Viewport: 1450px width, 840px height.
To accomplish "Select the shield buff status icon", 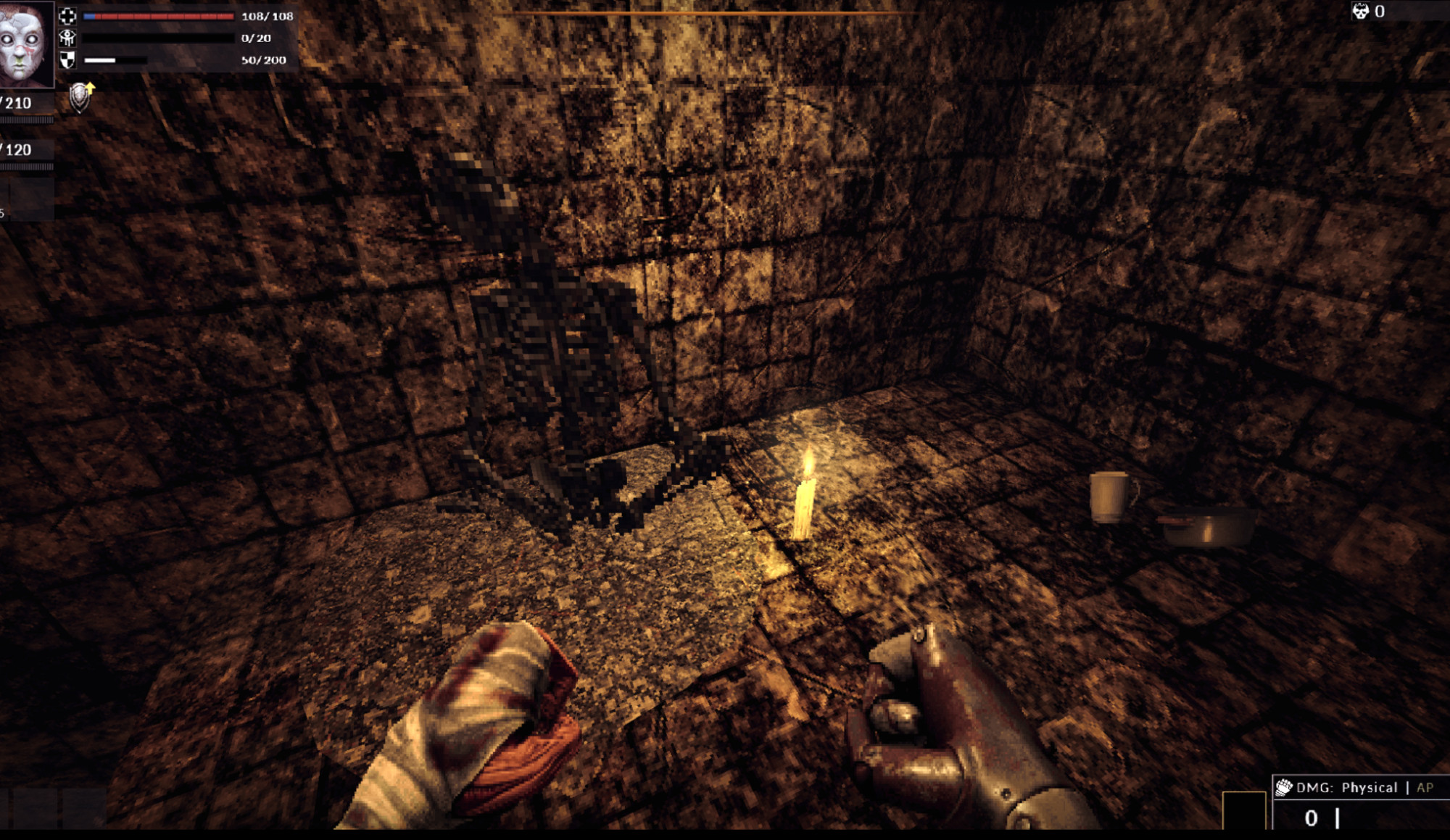I will pyautogui.click(x=81, y=97).
